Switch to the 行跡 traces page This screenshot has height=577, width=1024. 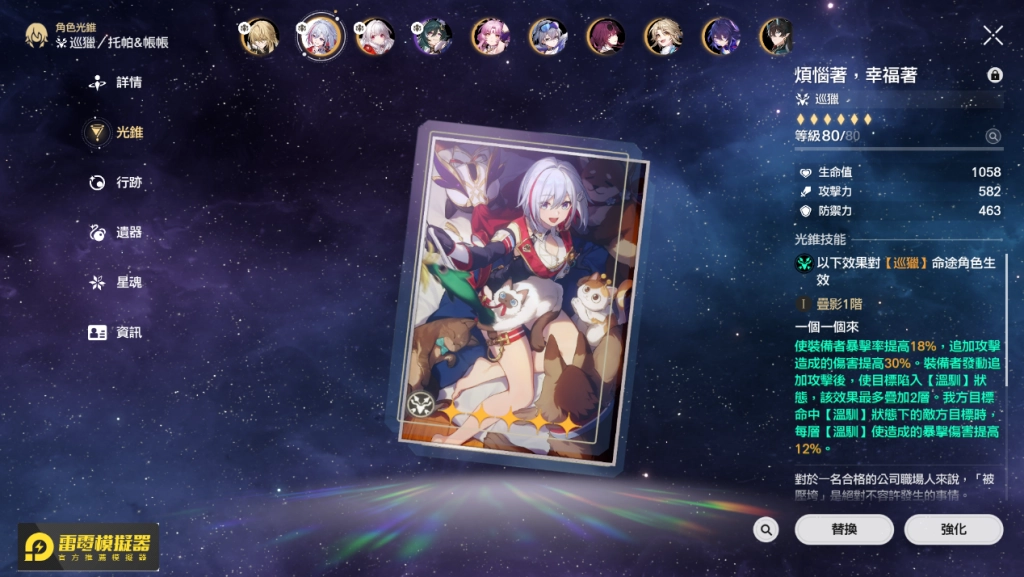[117, 183]
